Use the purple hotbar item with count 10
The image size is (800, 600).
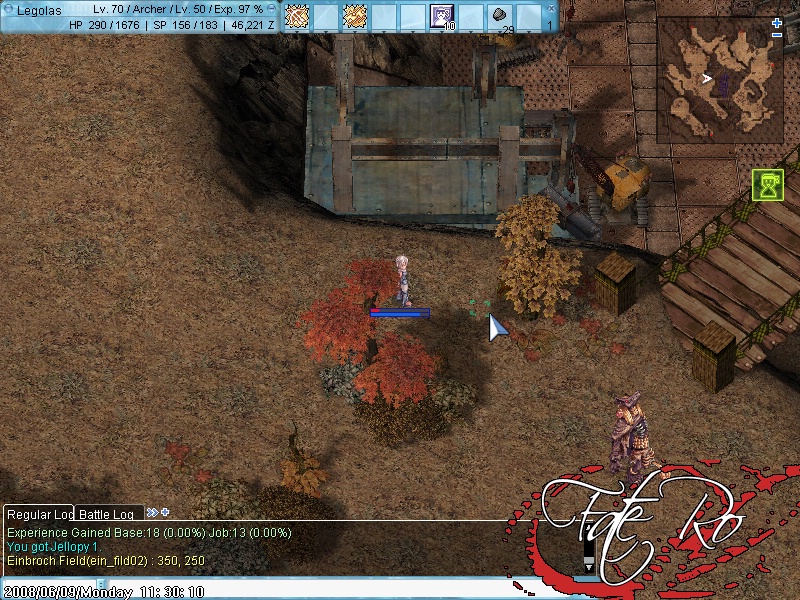pos(442,16)
